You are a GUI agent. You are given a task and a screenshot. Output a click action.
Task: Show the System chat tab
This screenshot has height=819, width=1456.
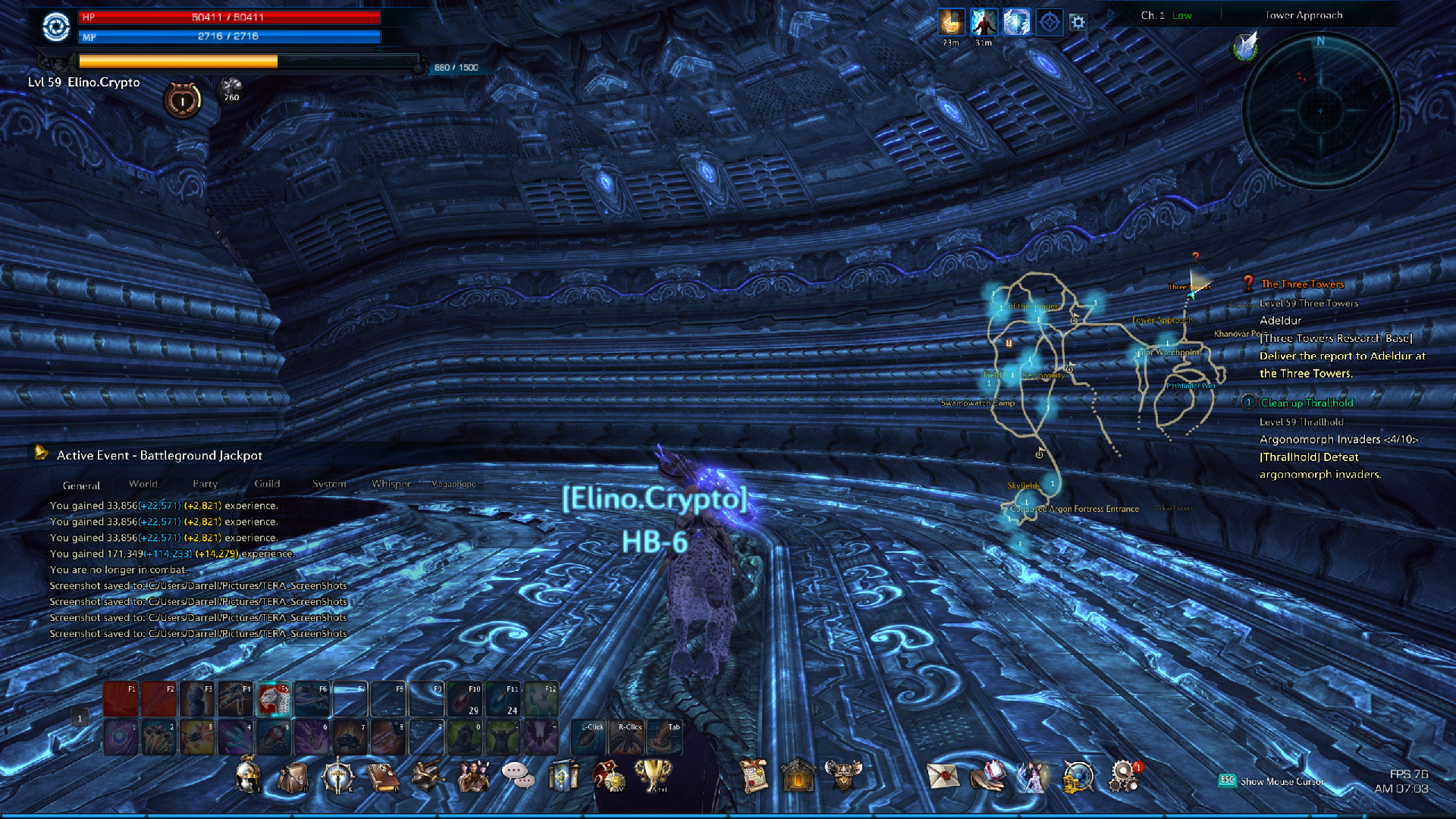click(x=329, y=484)
